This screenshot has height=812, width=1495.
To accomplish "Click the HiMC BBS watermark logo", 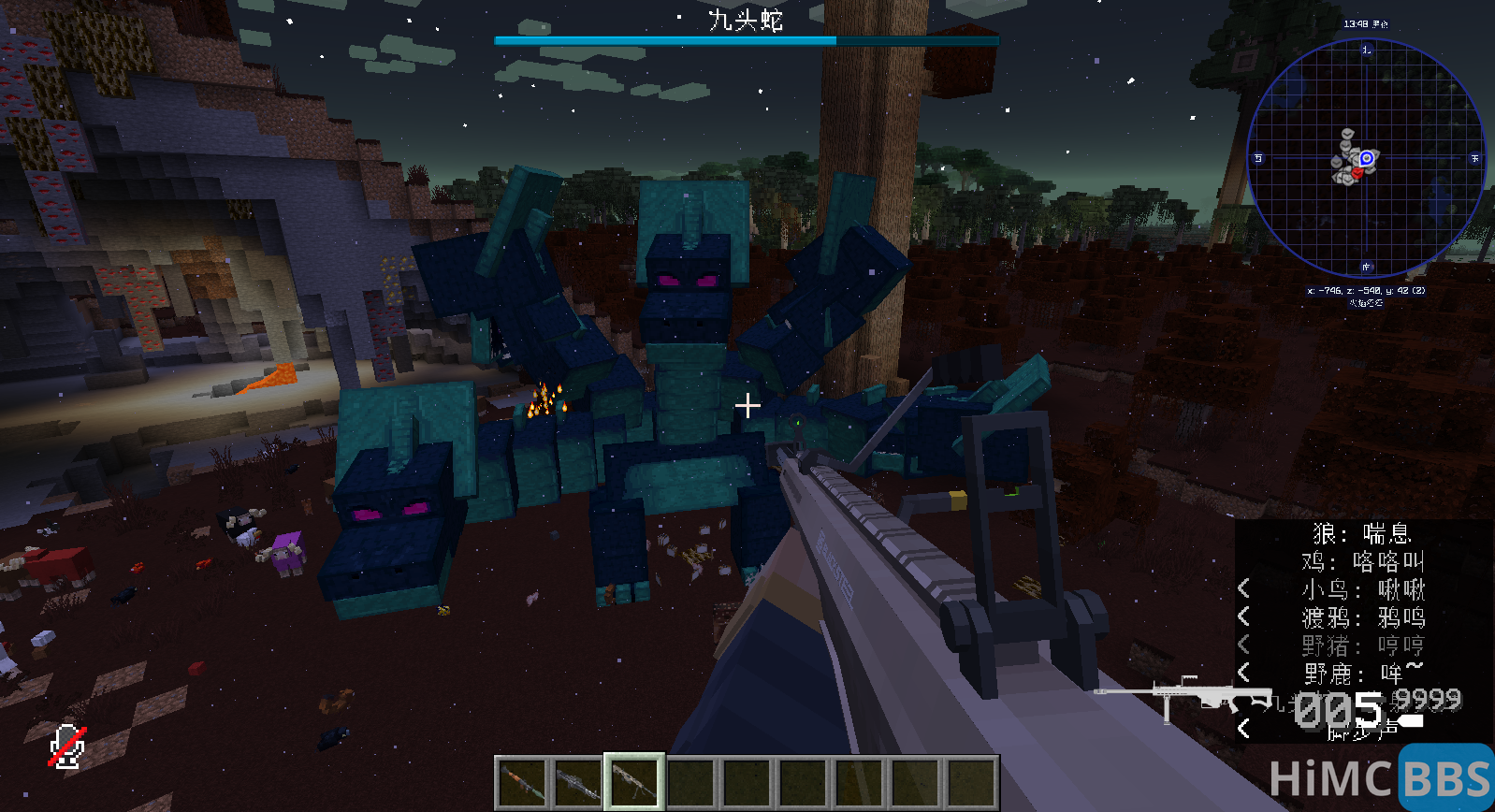I will [1380, 777].
